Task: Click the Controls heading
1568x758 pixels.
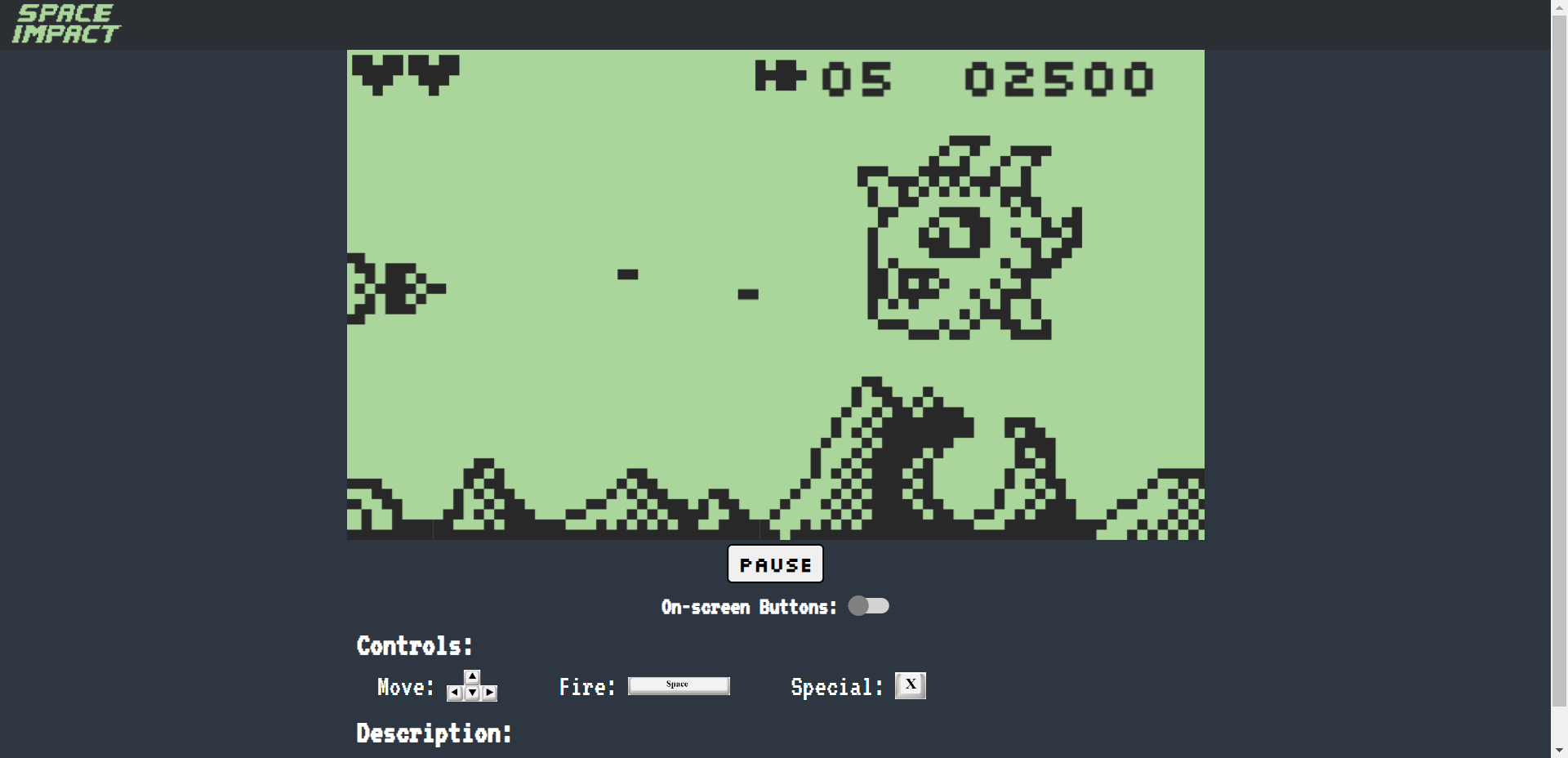Action: click(x=414, y=644)
